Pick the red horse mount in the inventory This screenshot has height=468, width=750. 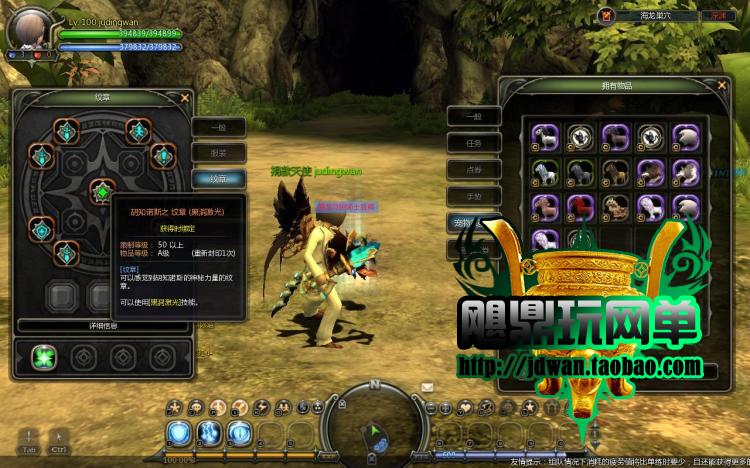click(579, 206)
